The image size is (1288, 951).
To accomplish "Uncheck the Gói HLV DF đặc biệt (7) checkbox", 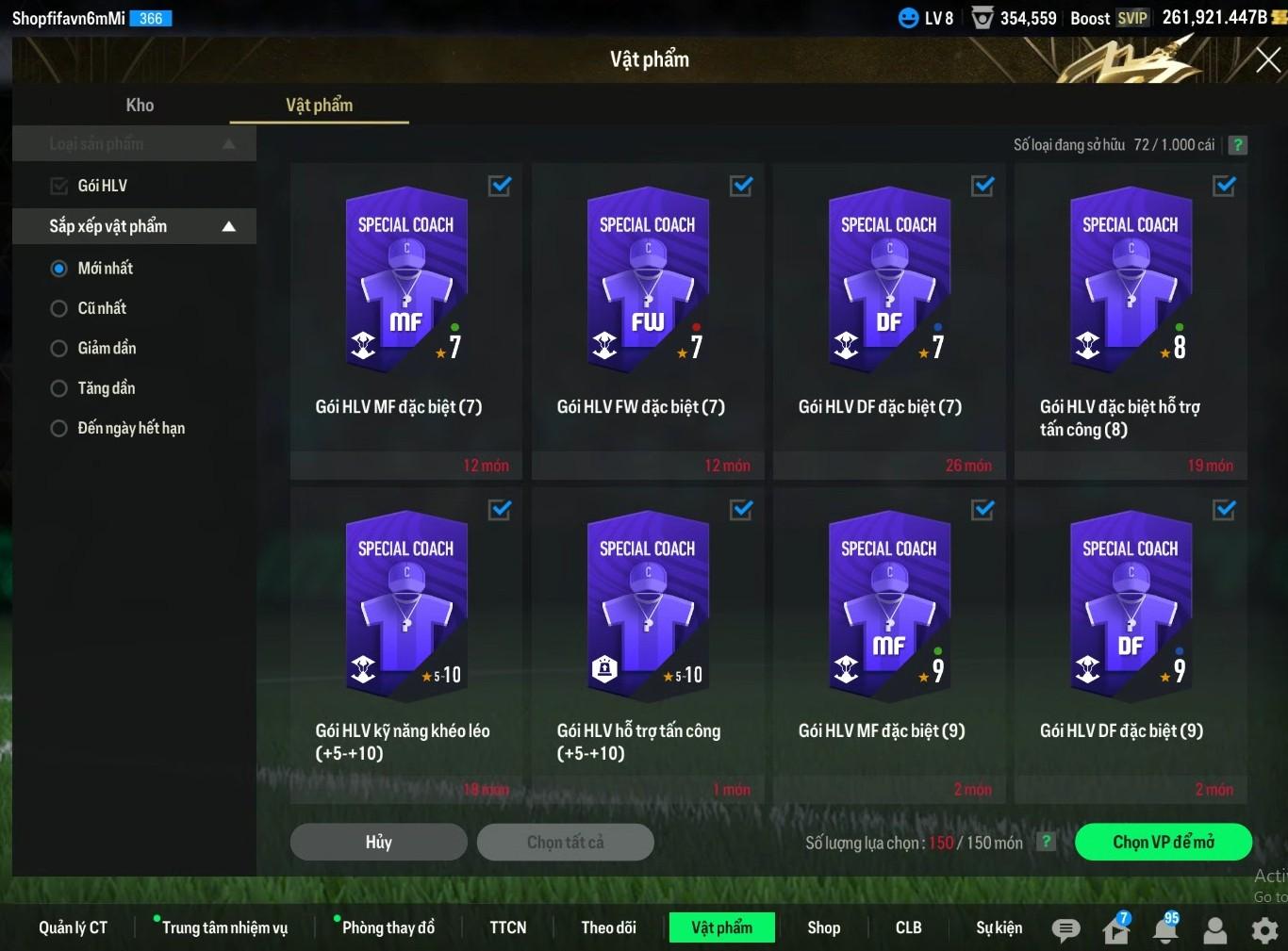I will point(983,186).
